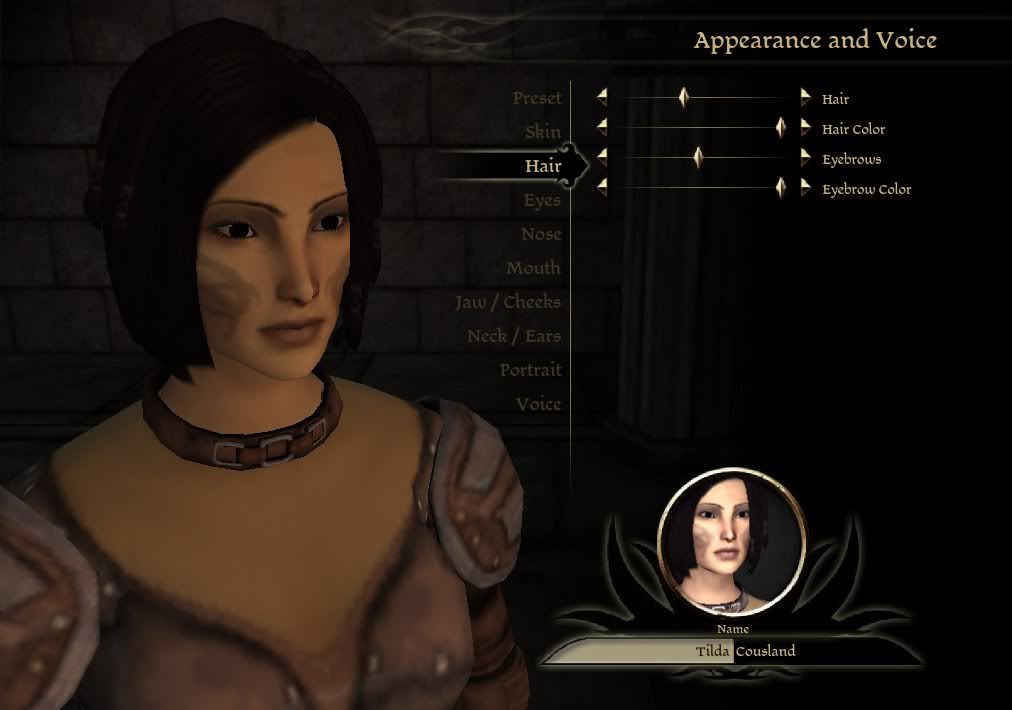Click the Hair Color slider handle

point(781,128)
